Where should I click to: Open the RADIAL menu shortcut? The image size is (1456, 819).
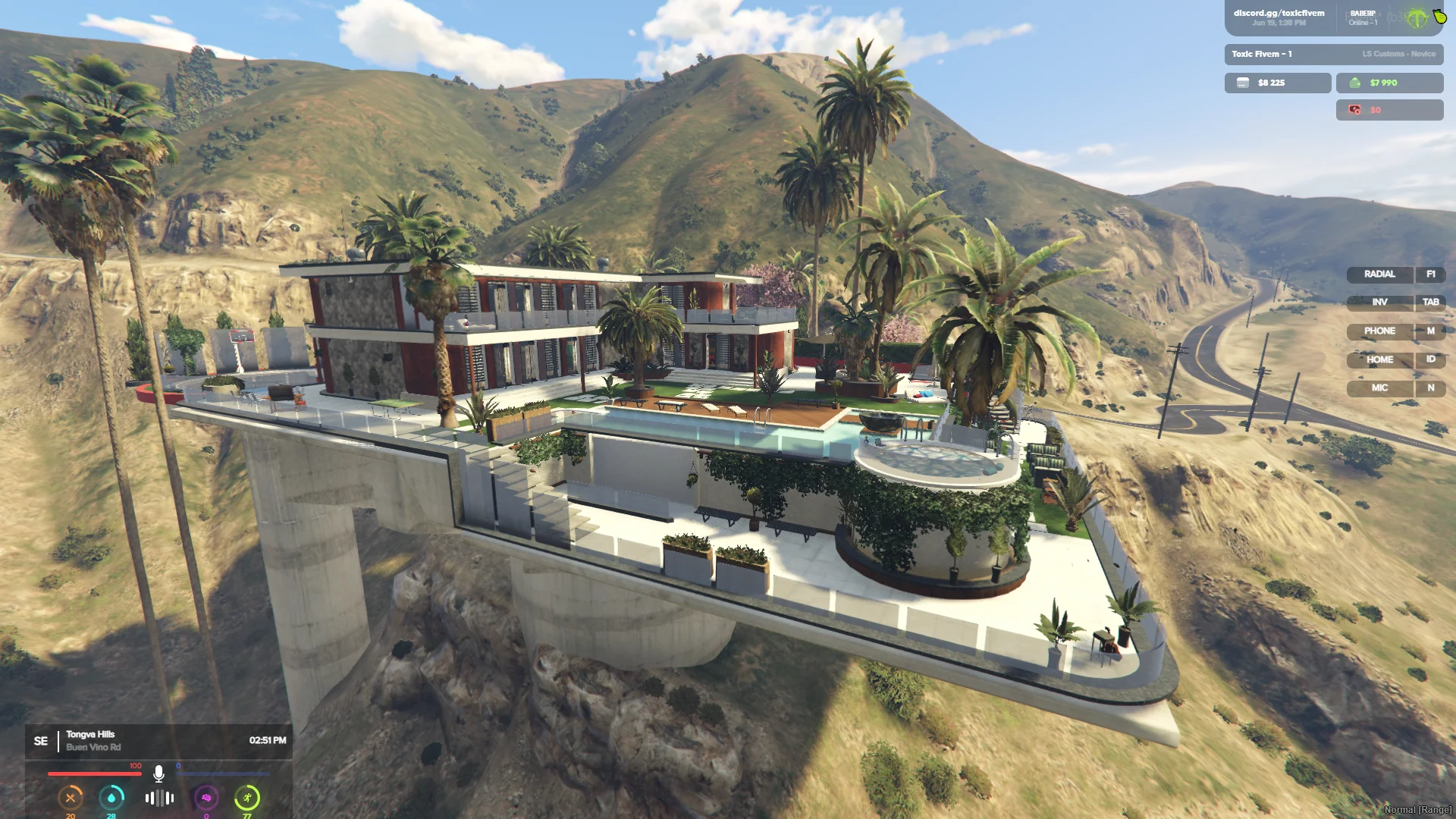(x=1379, y=275)
